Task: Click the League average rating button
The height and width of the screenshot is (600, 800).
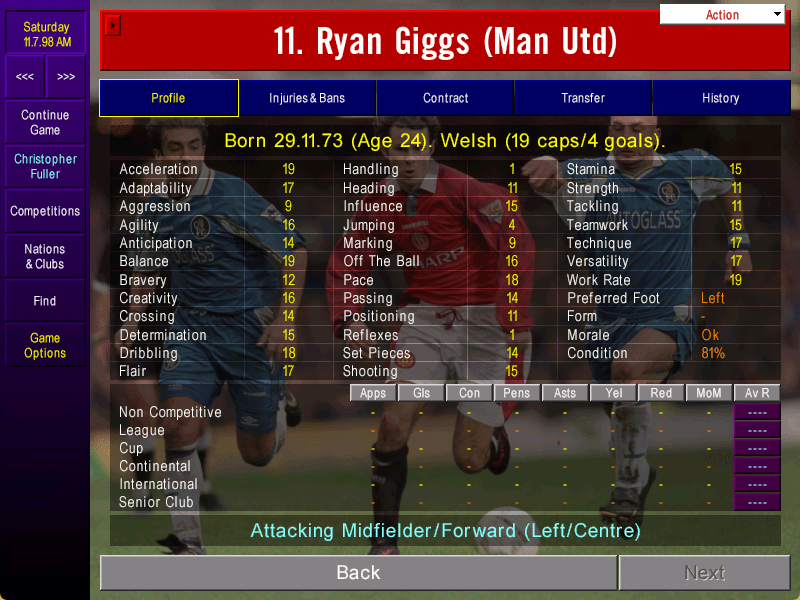Action: tap(757, 430)
